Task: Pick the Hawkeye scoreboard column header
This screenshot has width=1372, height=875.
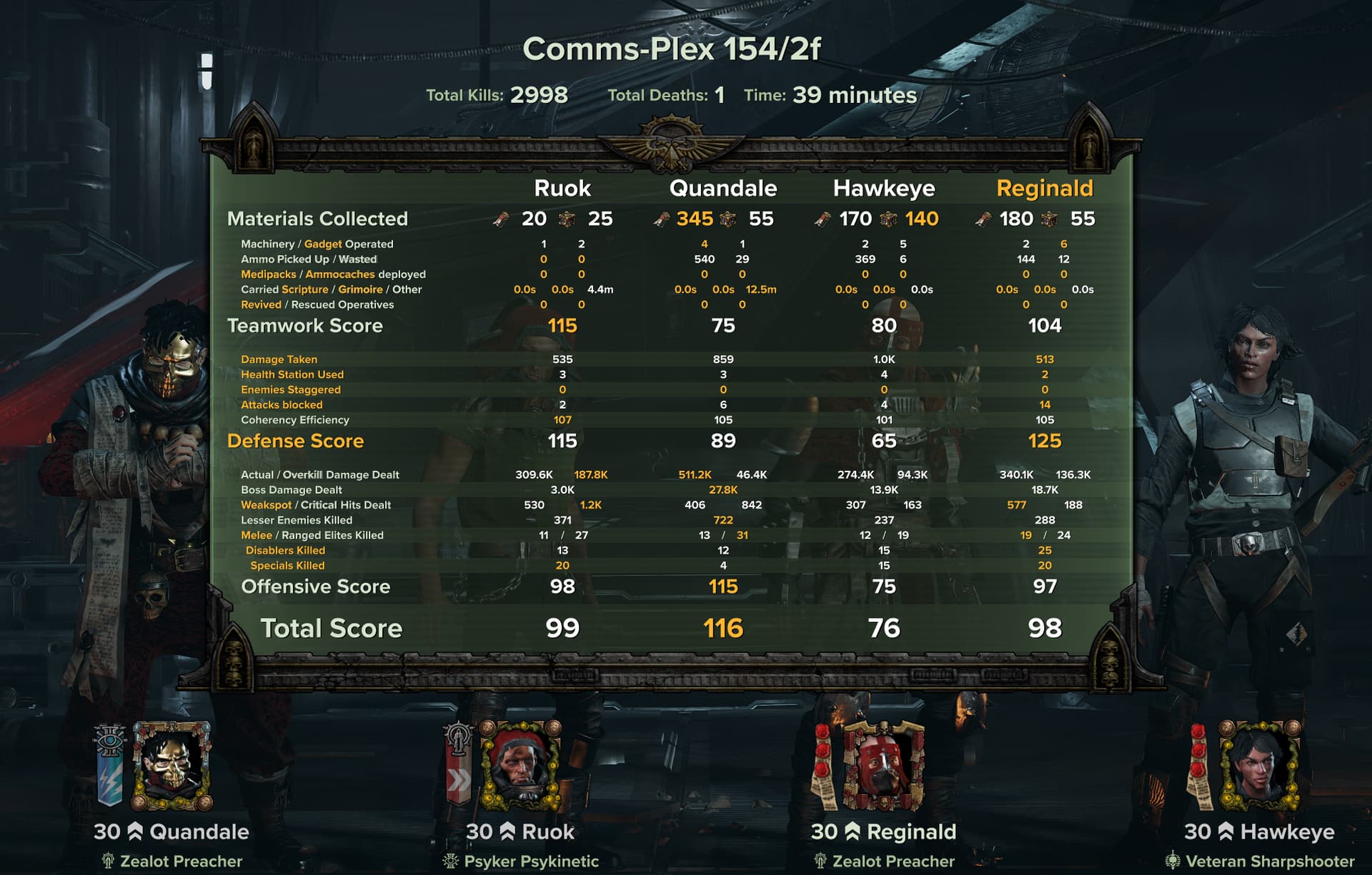Action: coord(884,188)
